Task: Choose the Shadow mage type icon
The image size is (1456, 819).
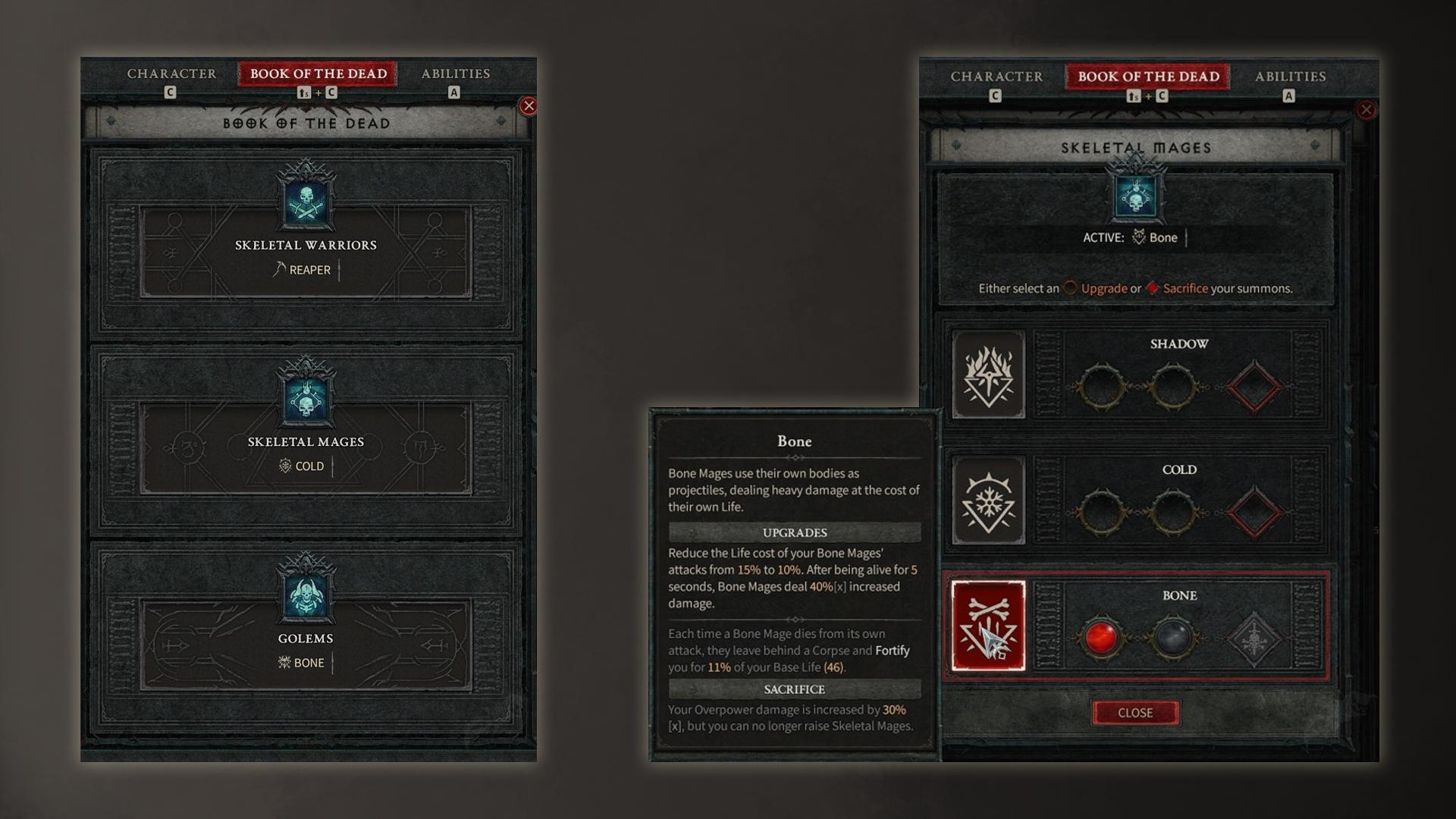Action: click(988, 375)
